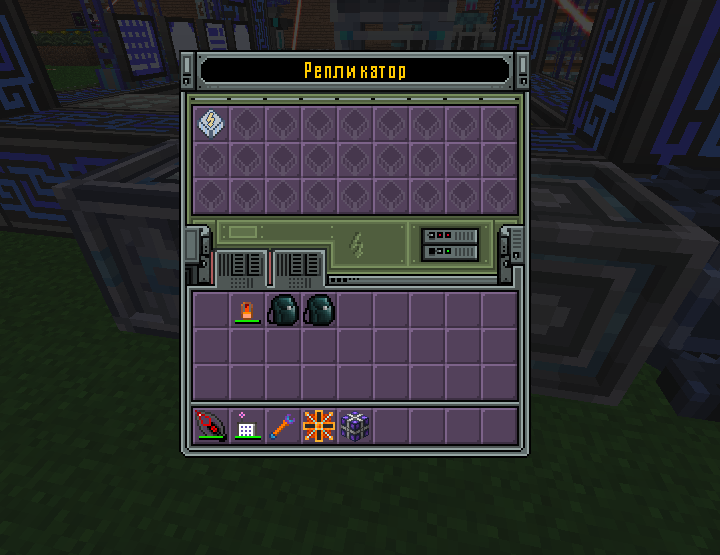The image size is (720, 555).
Task: Pick the orange starburst item in the hotbar
Action: [x=319, y=425]
